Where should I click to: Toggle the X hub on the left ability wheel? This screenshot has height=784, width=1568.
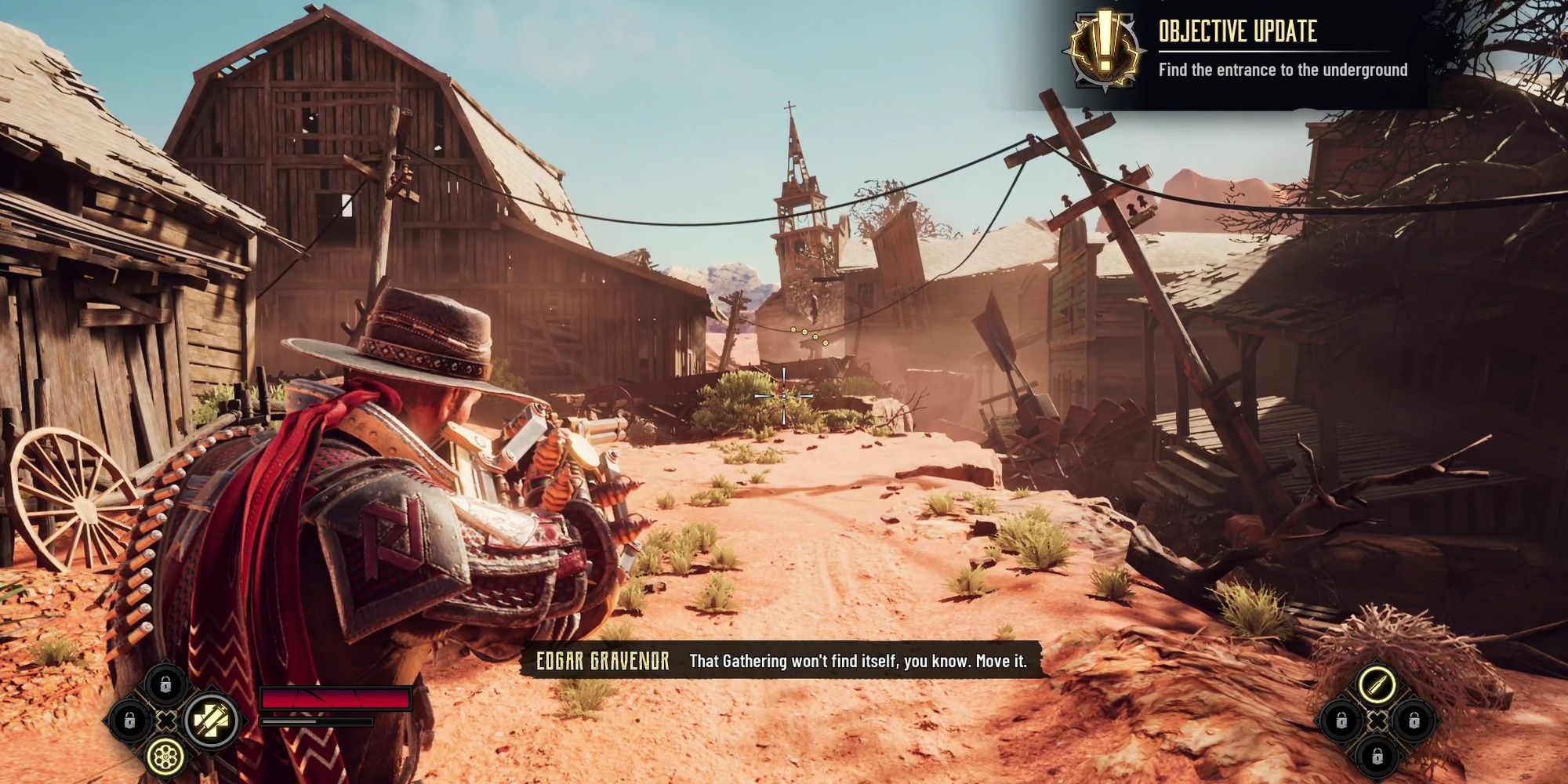click(166, 720)
